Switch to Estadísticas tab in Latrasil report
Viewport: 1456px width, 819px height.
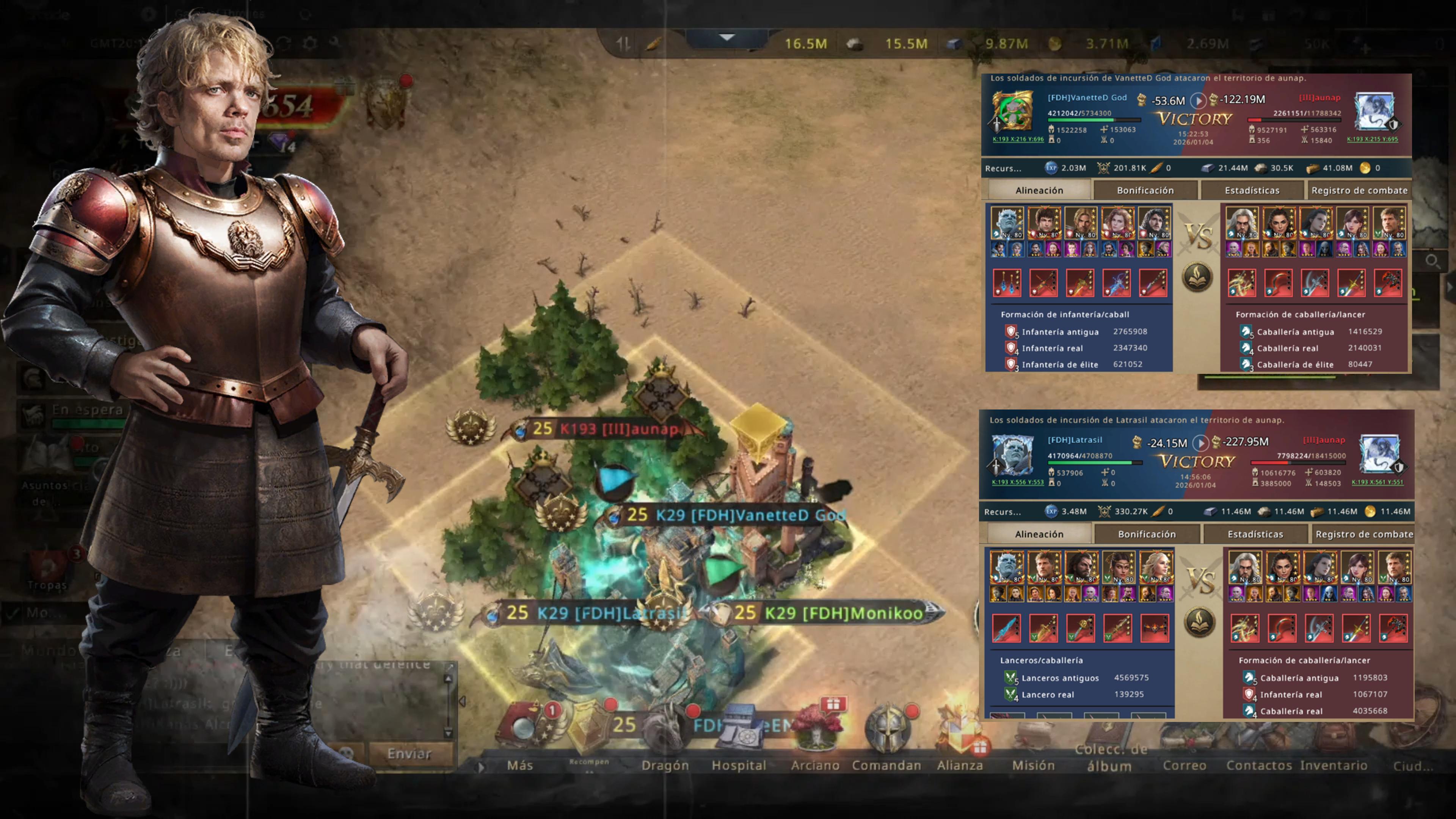coord(1255,534)
